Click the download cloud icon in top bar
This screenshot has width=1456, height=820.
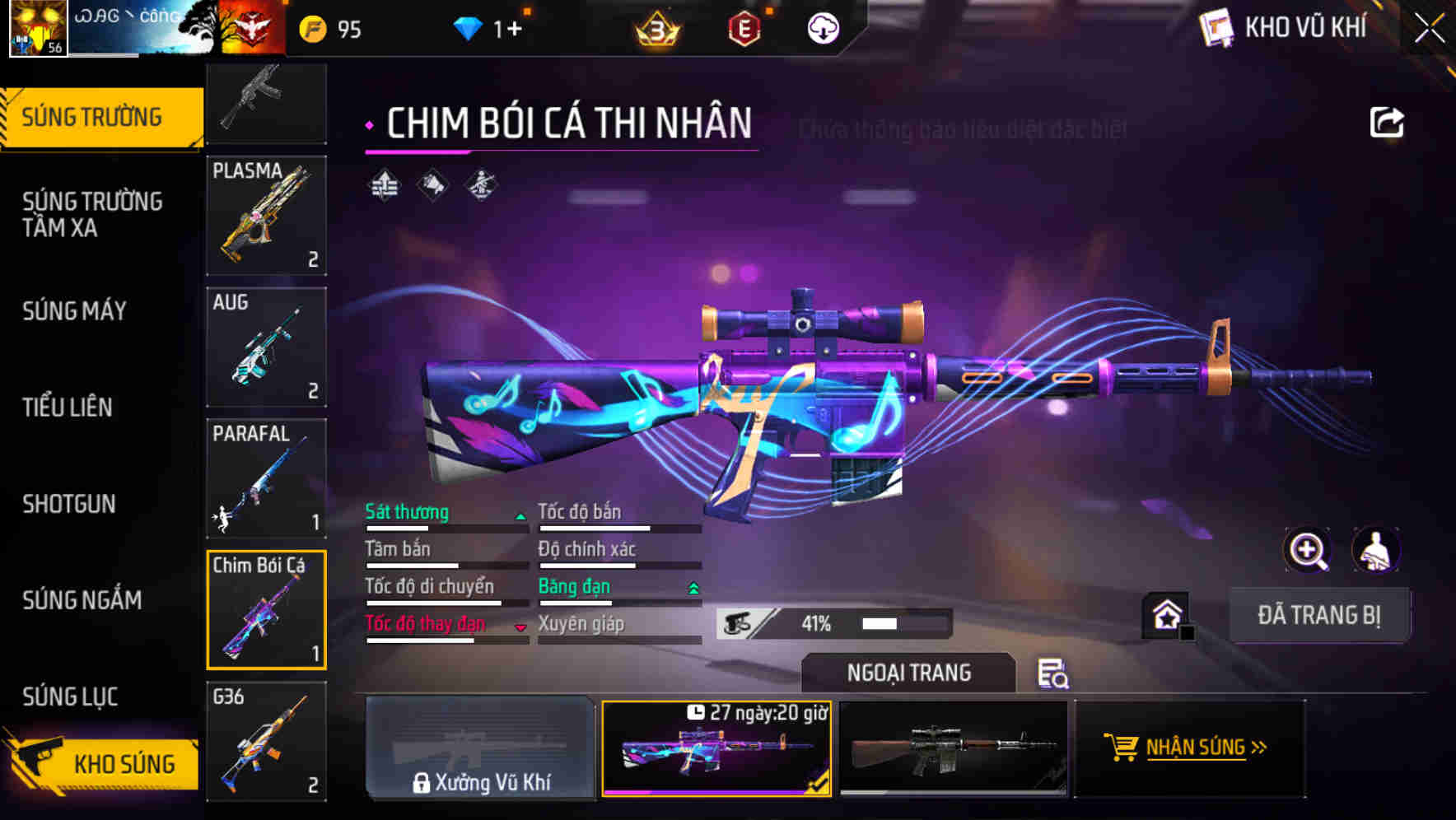pos(821,30)
